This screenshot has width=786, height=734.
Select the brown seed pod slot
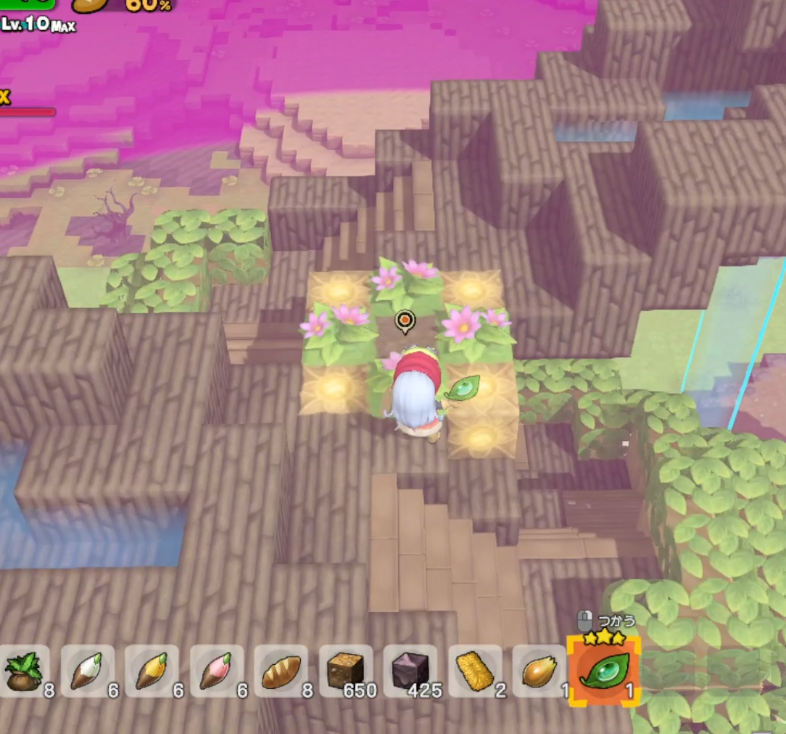click(538, 671)
